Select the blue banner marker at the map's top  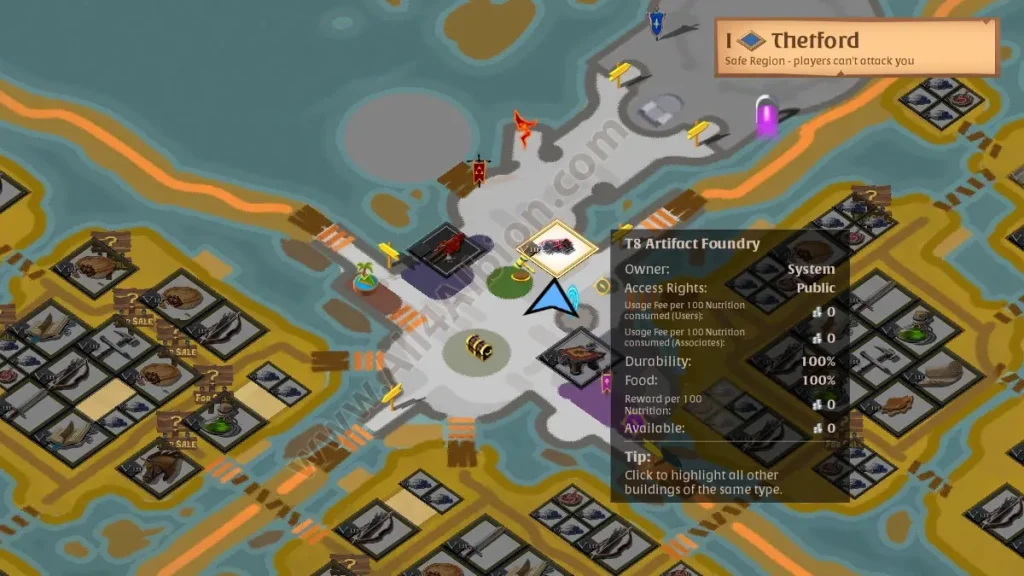coord(655,22)
